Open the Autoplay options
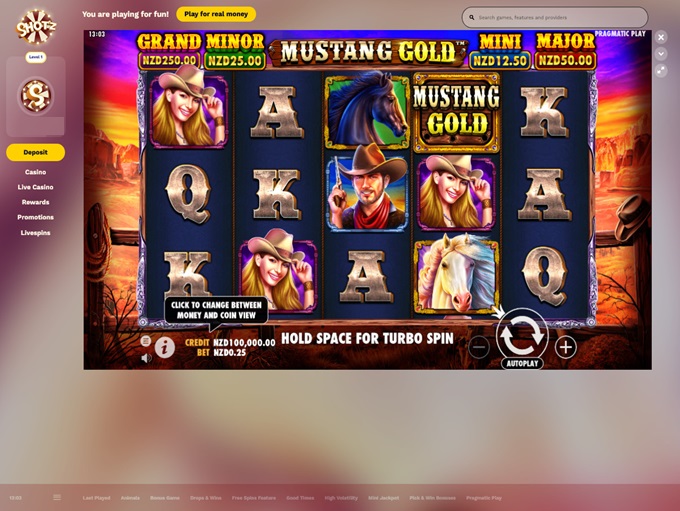Image resolution: width=680 pixels, height=511 pixels. click(522, 363)
